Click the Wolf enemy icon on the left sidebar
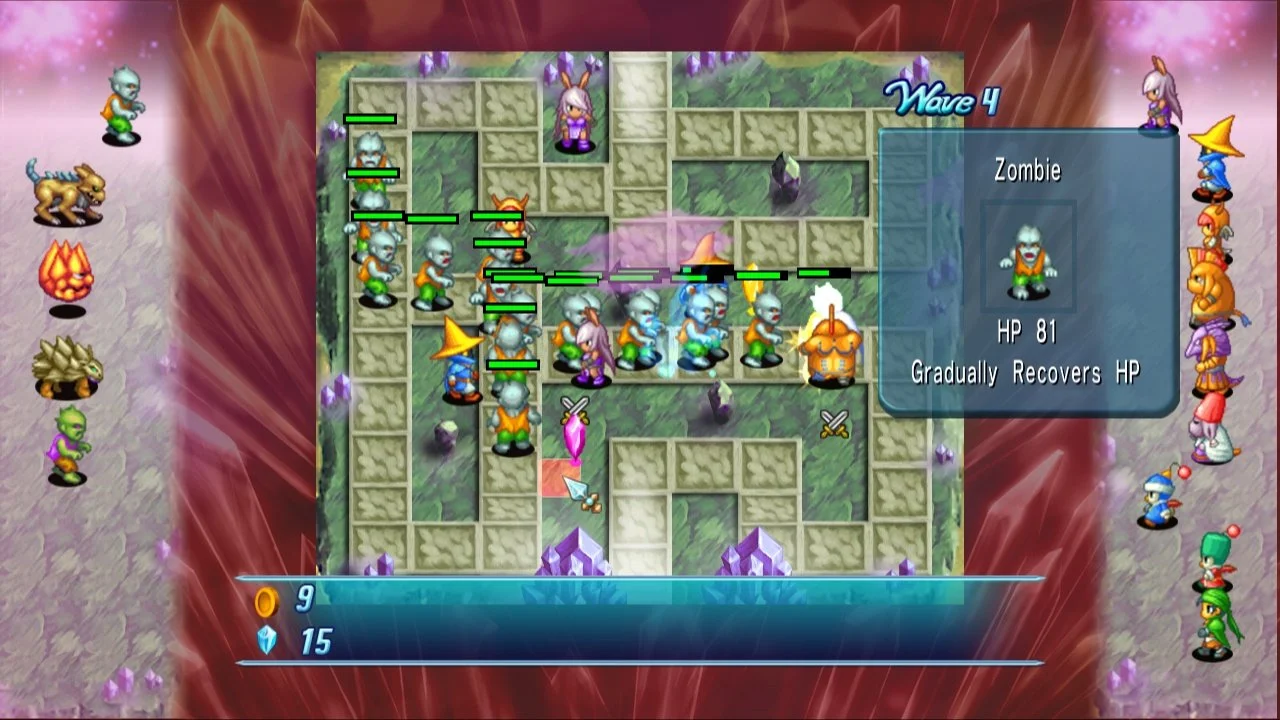This screenshot has width=1280, height=720. [x=67, y=194]
